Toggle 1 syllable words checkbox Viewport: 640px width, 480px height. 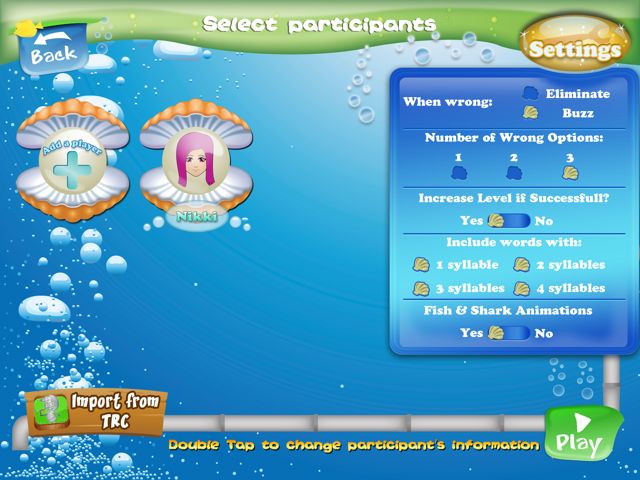click(x=422, y=265)
